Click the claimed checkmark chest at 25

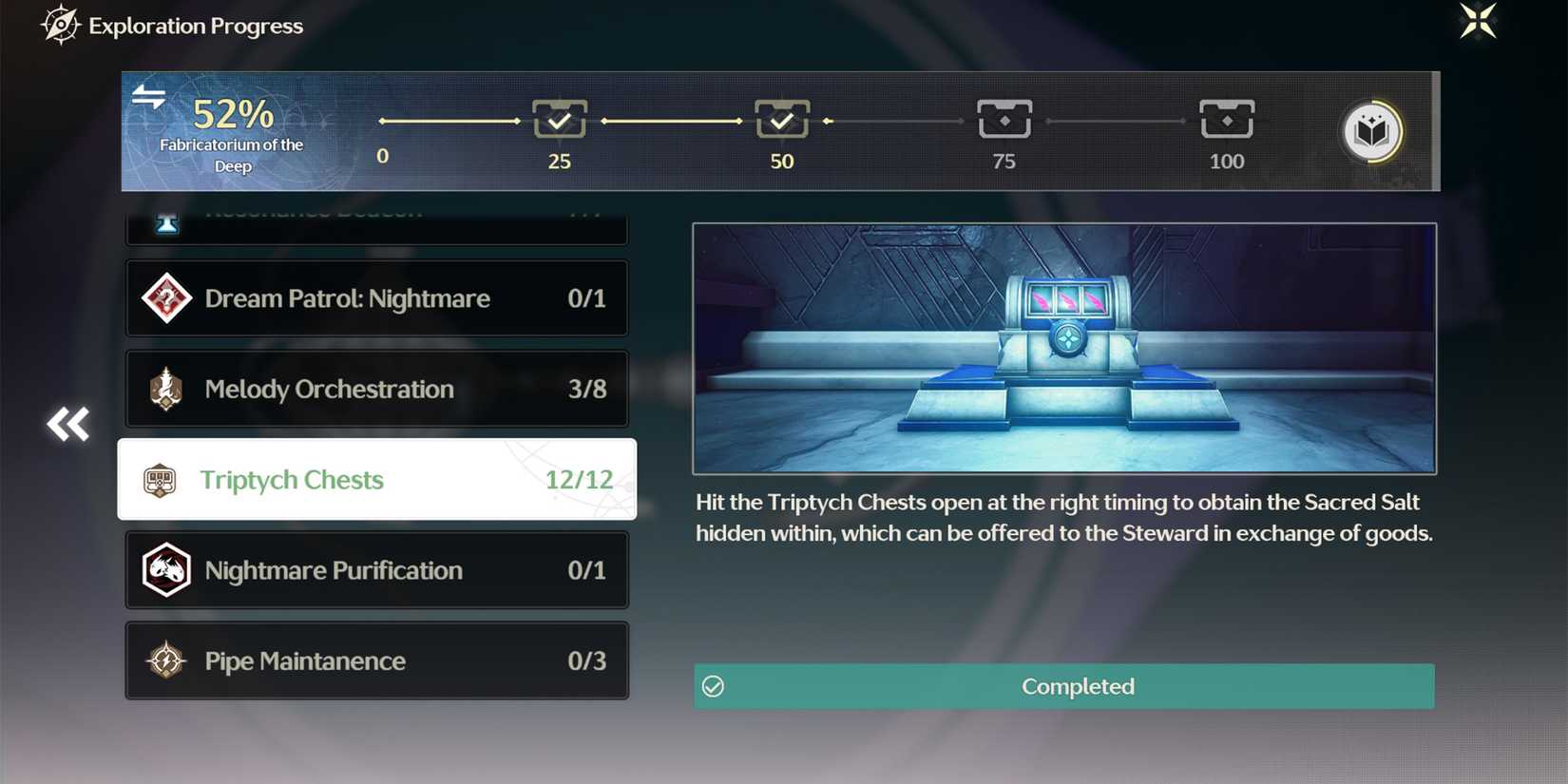[x=560, y=120]
